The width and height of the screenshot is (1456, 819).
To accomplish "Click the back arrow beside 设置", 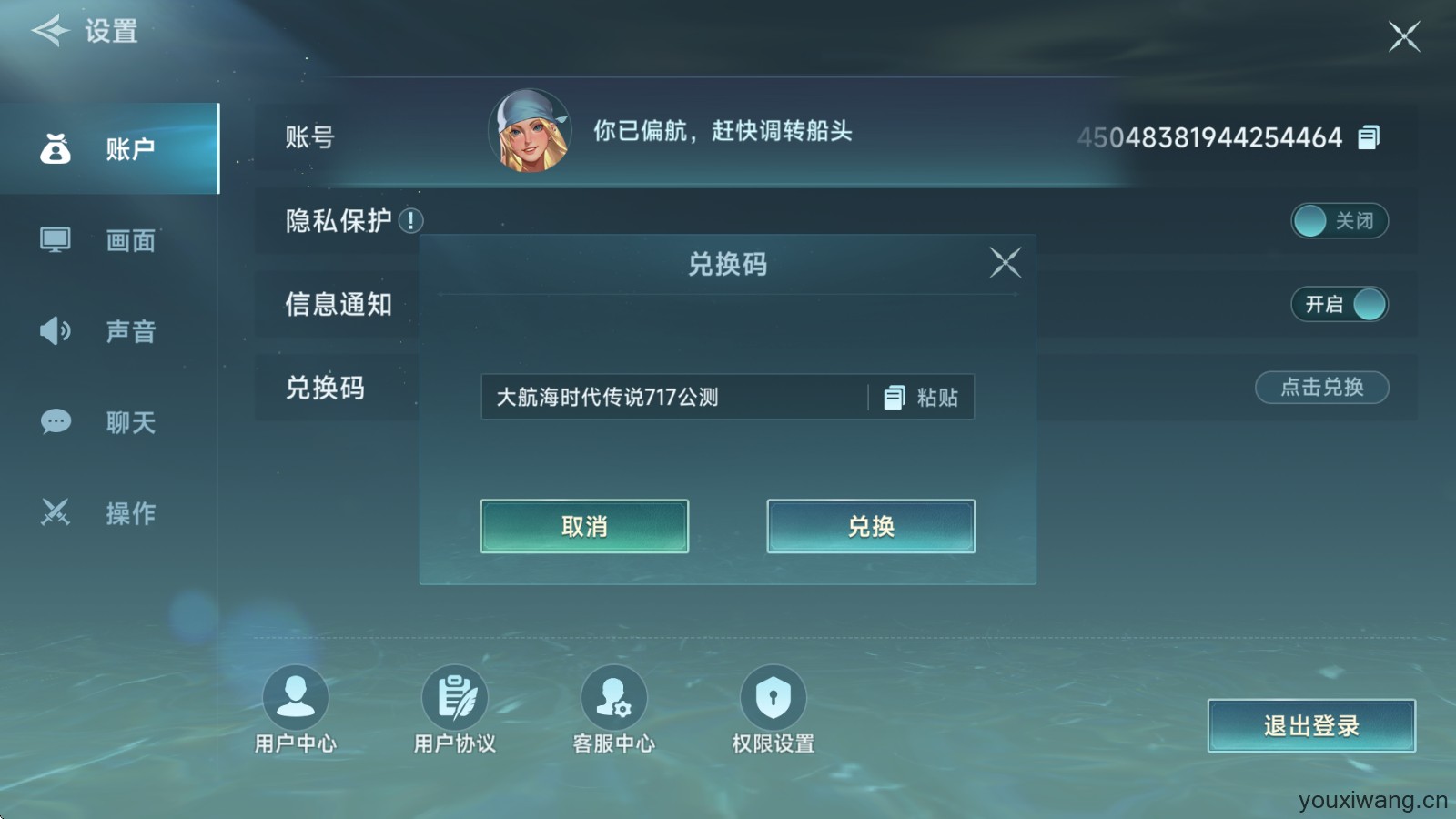I will click(52, 30).
